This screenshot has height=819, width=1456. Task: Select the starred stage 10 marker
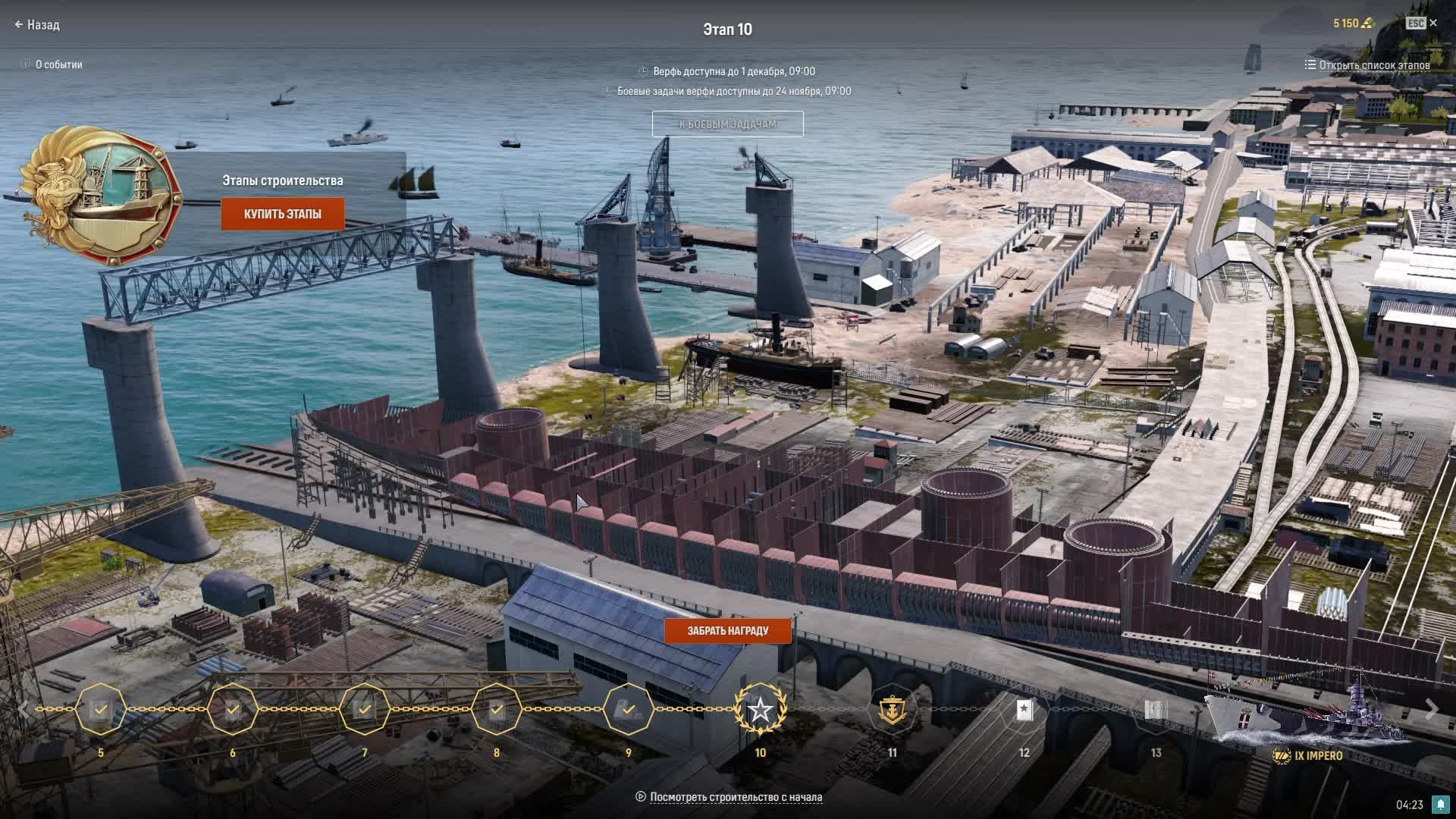click(760, 710)
